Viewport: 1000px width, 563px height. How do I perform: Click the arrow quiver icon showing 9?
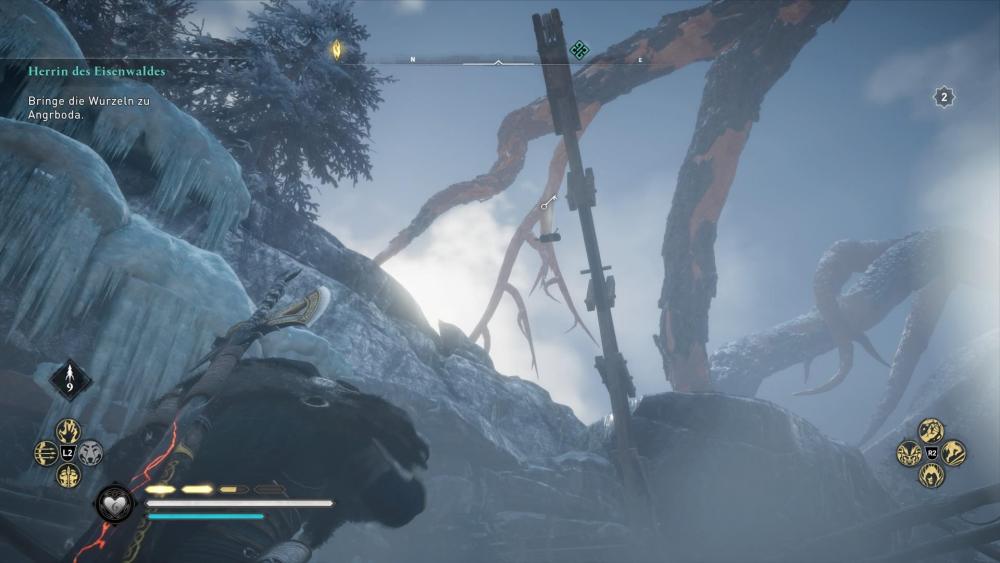tap(71, 380)
